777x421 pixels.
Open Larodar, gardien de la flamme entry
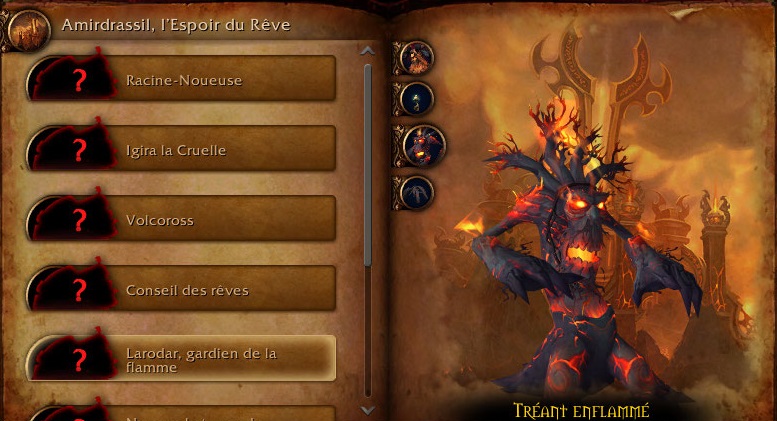[182, 360]
